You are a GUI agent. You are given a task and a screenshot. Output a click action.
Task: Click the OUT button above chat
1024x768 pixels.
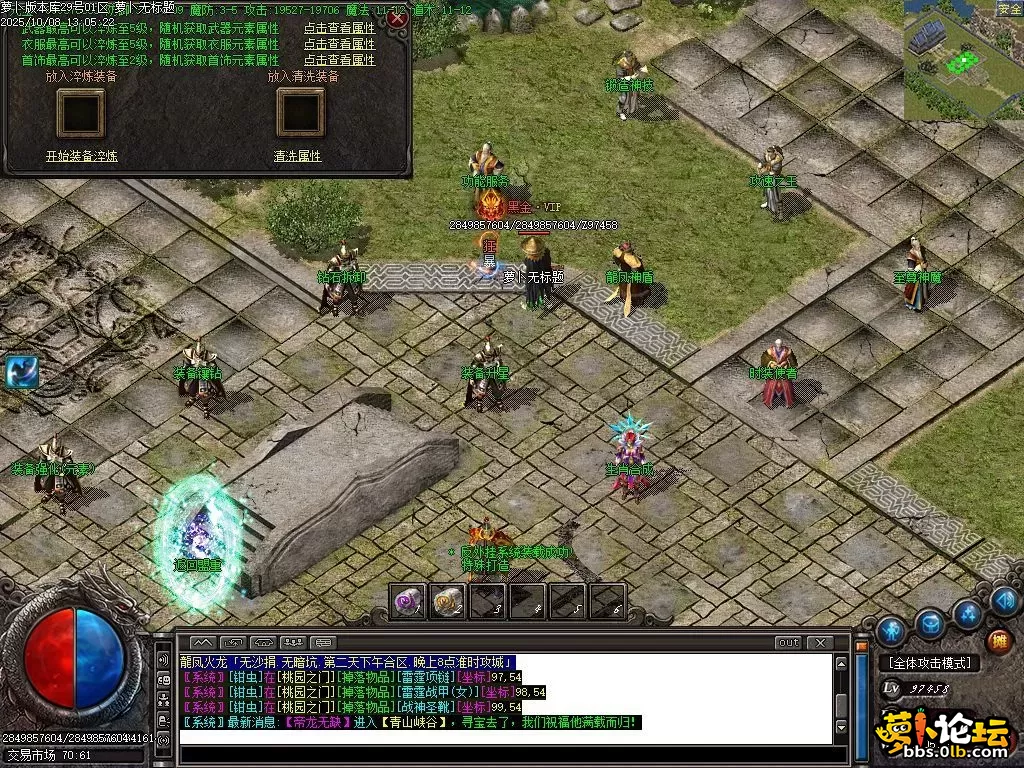click(x=788, y=642)
